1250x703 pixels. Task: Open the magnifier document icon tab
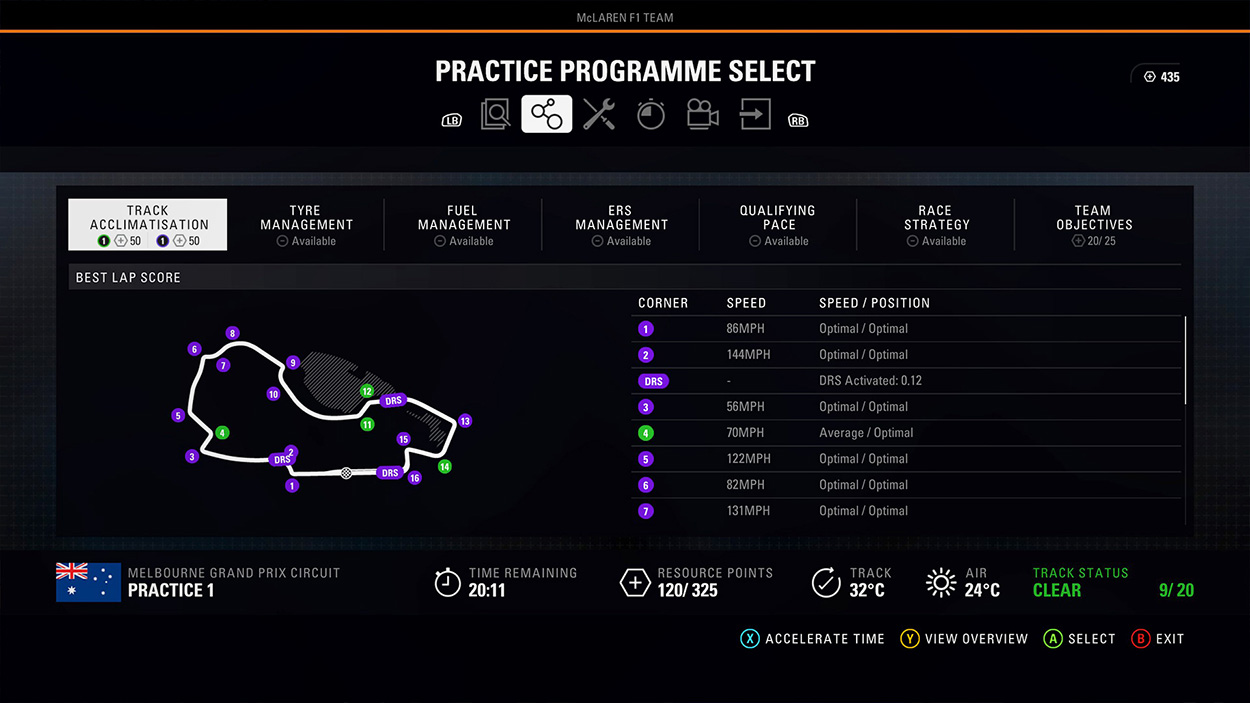point(495,115)
